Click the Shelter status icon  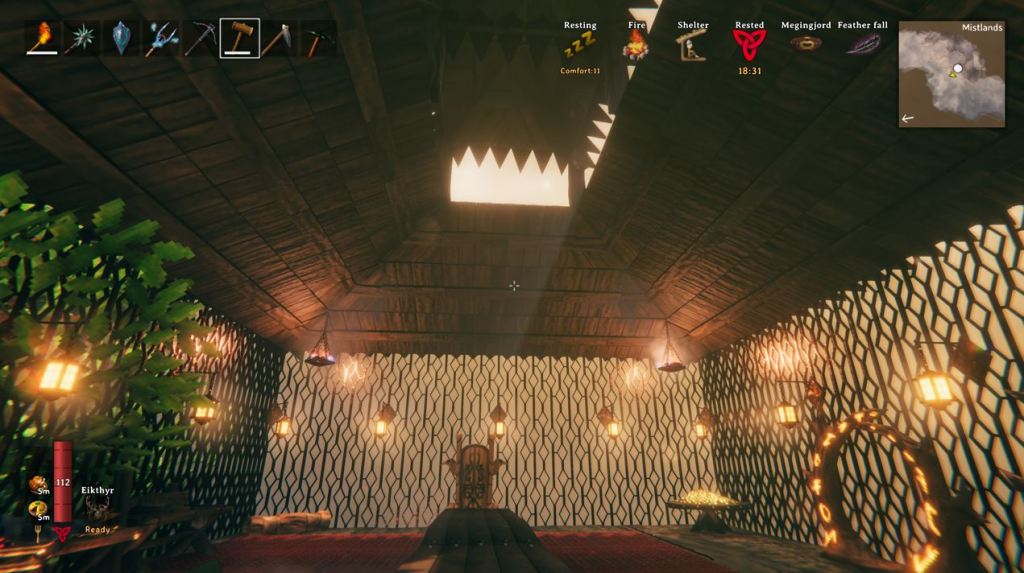[692, 45]
